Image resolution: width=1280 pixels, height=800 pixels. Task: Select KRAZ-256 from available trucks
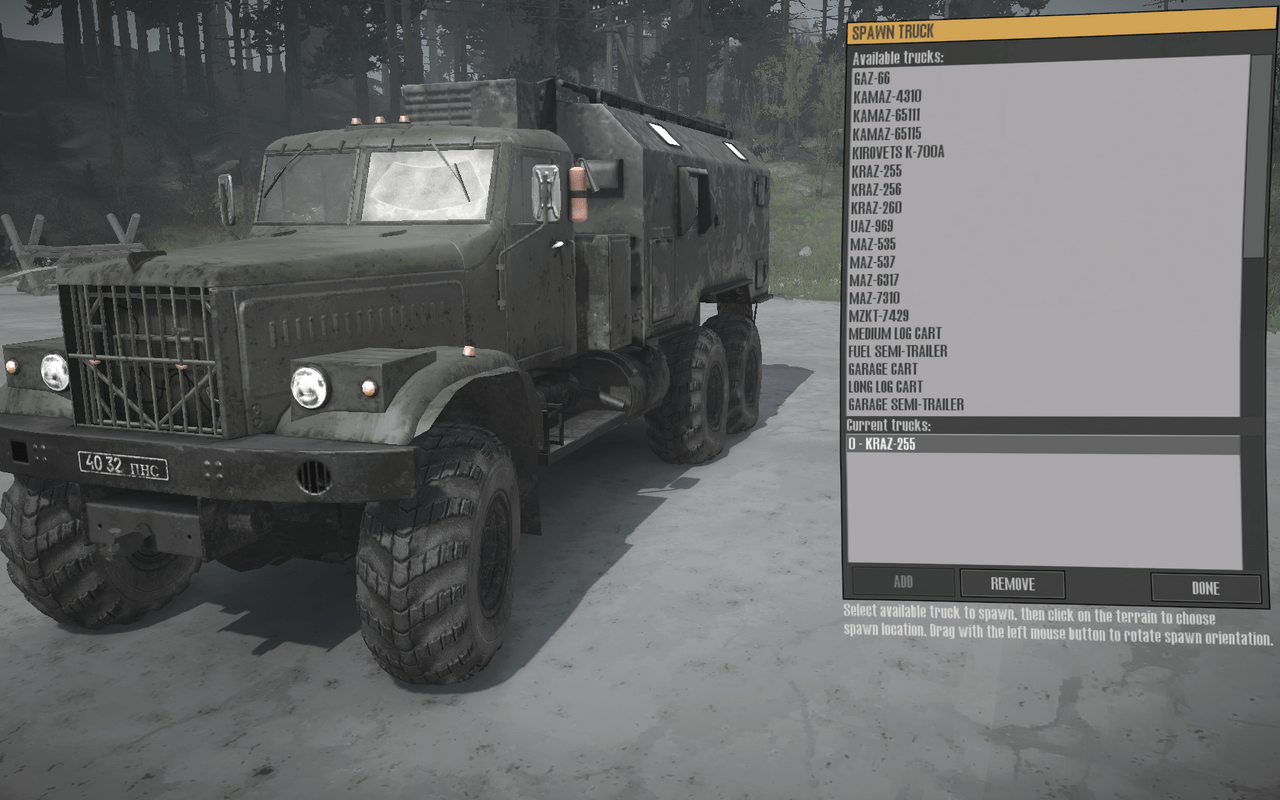[876, 189]
